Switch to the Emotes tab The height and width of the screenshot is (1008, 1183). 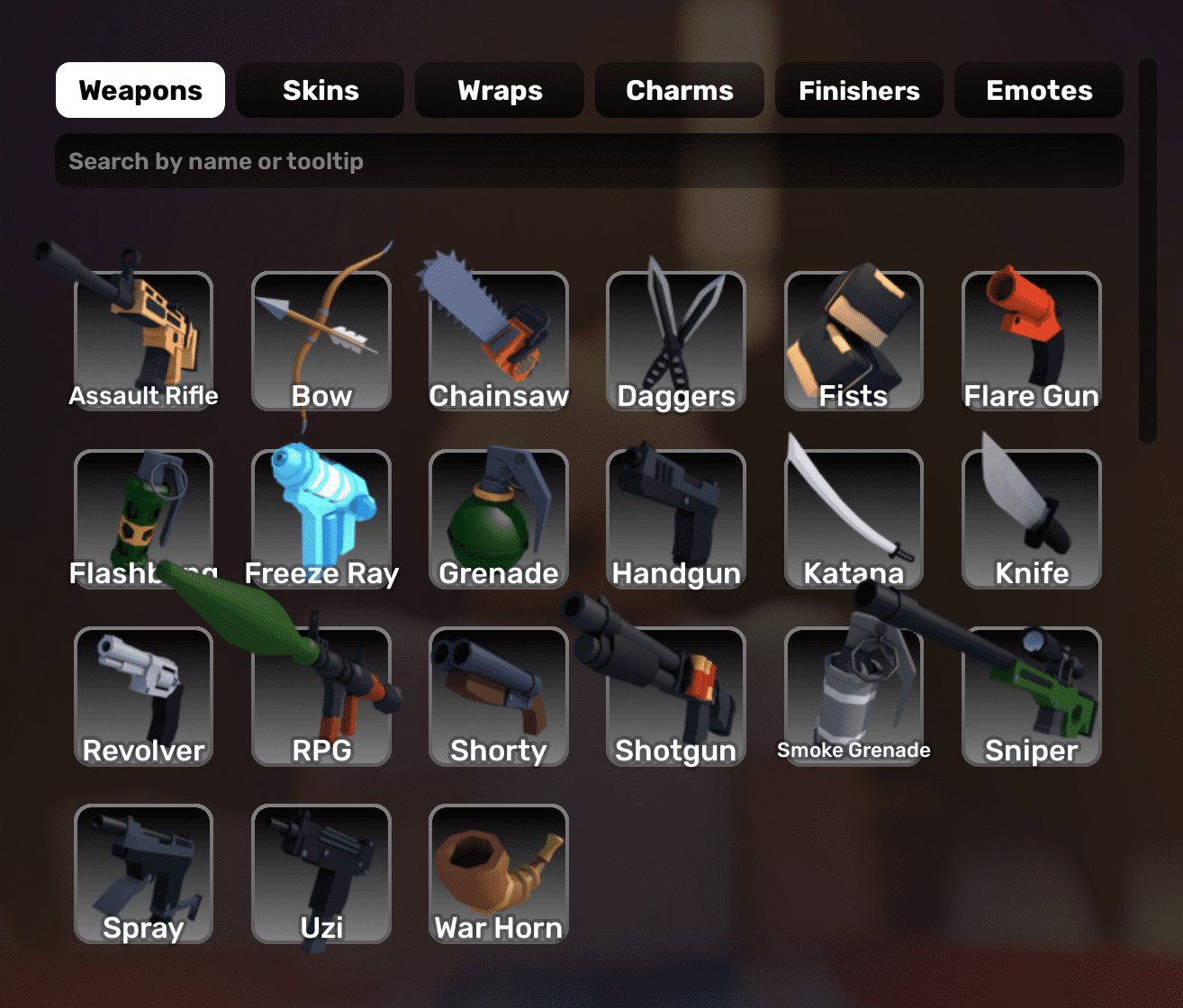(x=1038, y=90)
